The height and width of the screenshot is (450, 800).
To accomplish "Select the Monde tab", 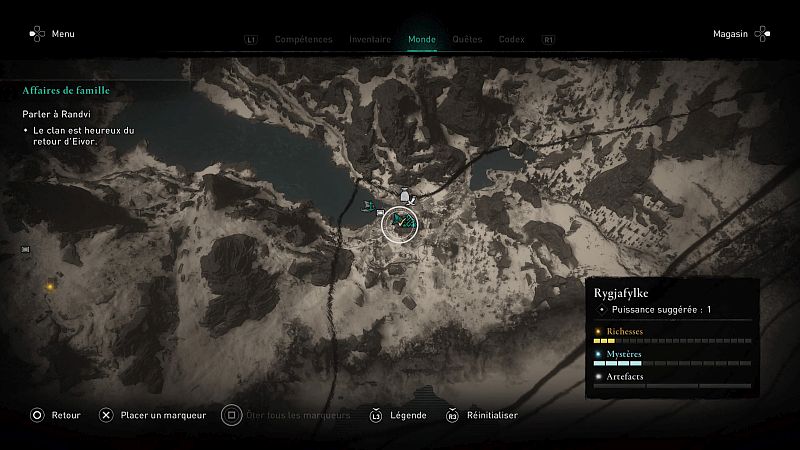I will pyautogui.click(x=422, y=40).
